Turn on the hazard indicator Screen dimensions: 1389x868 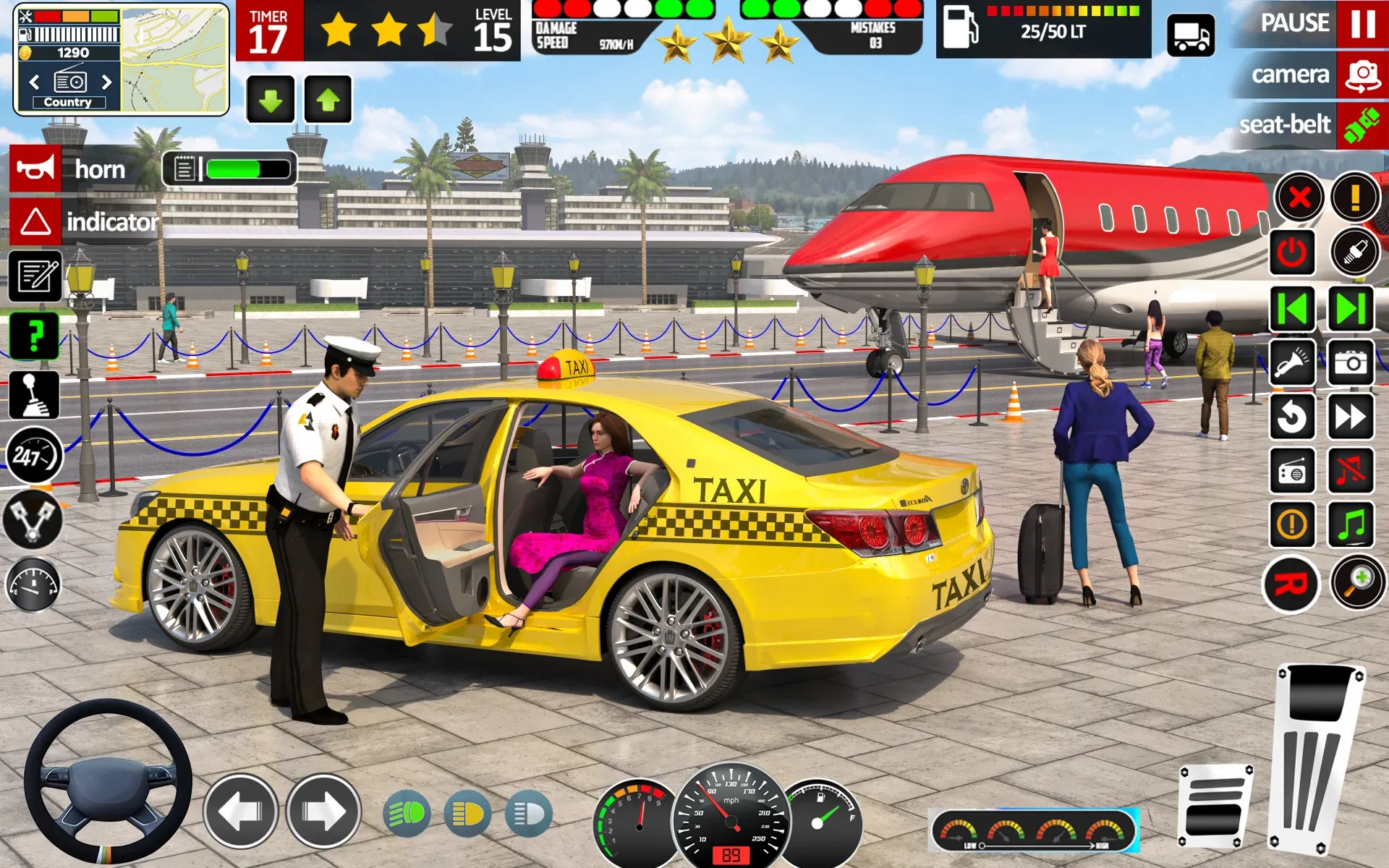[35, 221]
